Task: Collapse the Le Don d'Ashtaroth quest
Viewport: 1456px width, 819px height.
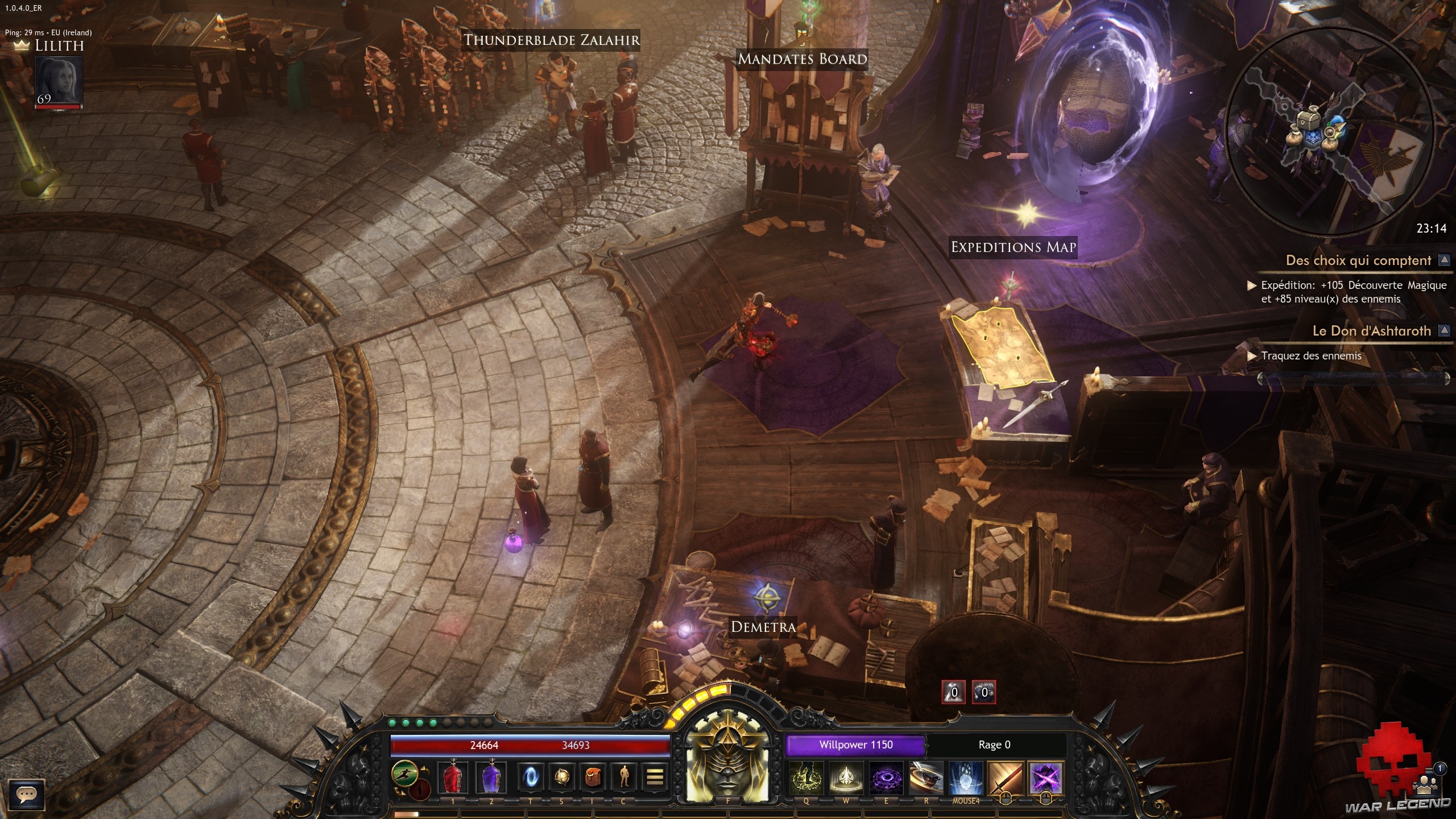Action: pyautogui.click(x=1443, y=330)
